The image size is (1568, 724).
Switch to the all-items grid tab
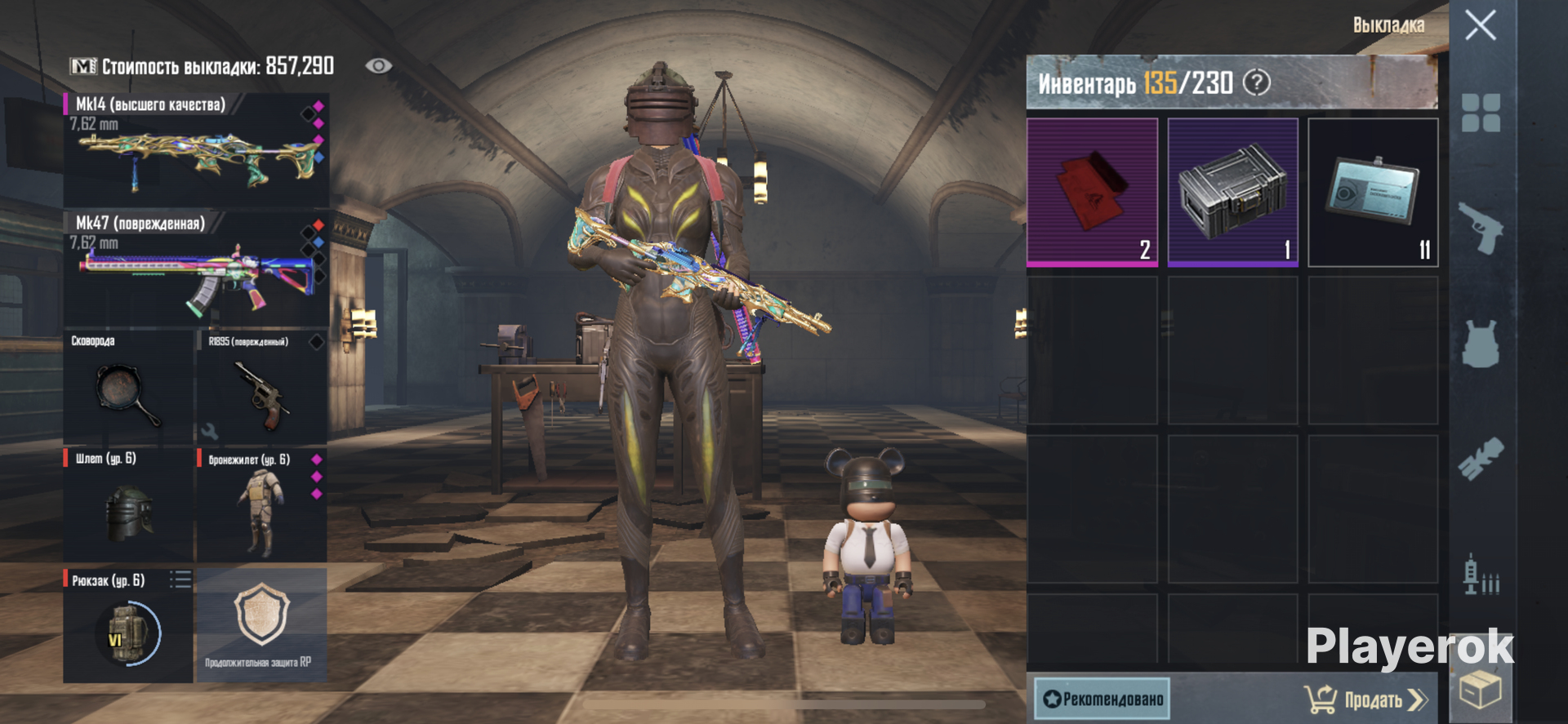tap(1480, 113)
